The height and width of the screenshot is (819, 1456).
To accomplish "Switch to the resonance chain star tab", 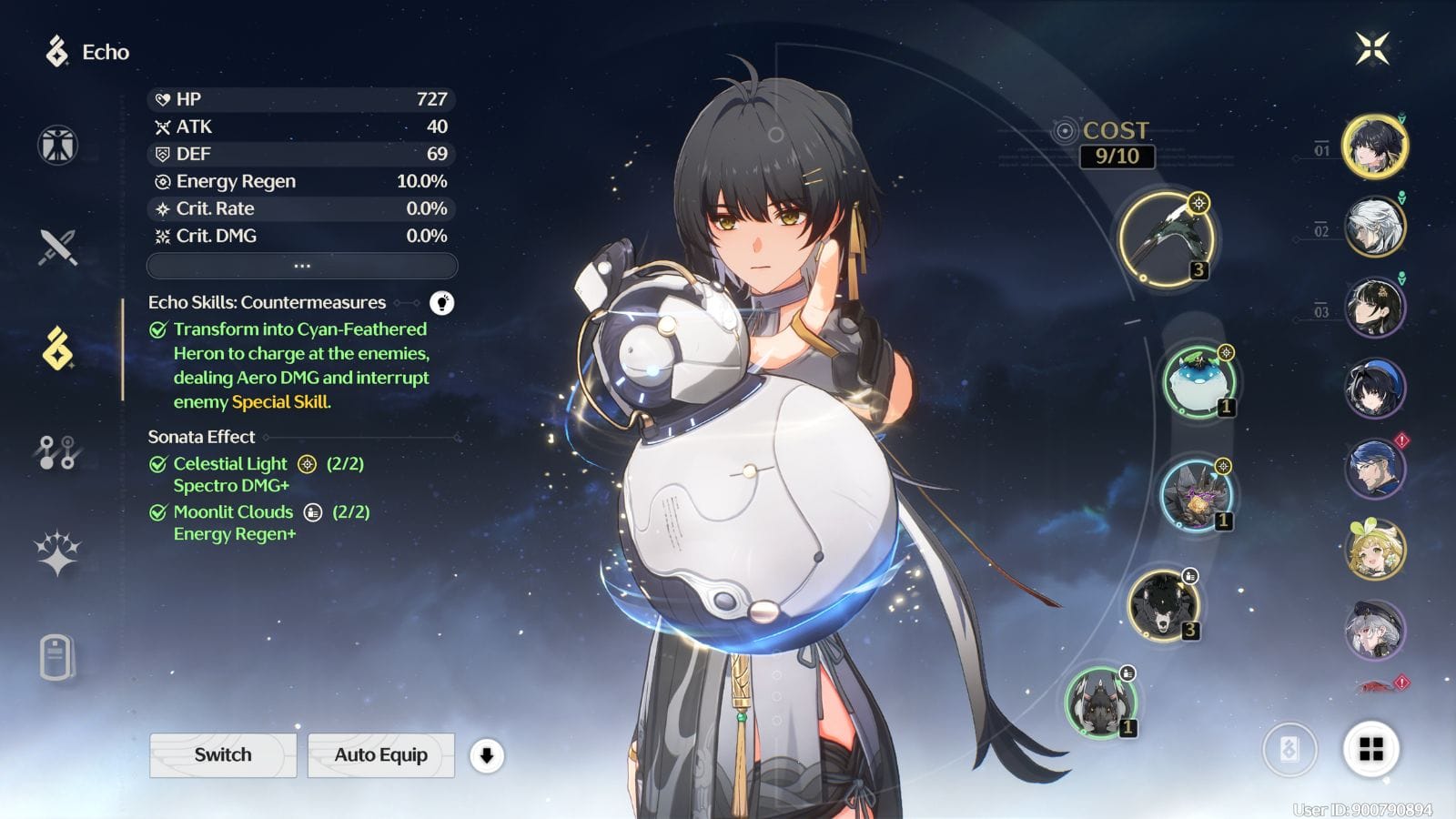I will click(x=57, y=553).
